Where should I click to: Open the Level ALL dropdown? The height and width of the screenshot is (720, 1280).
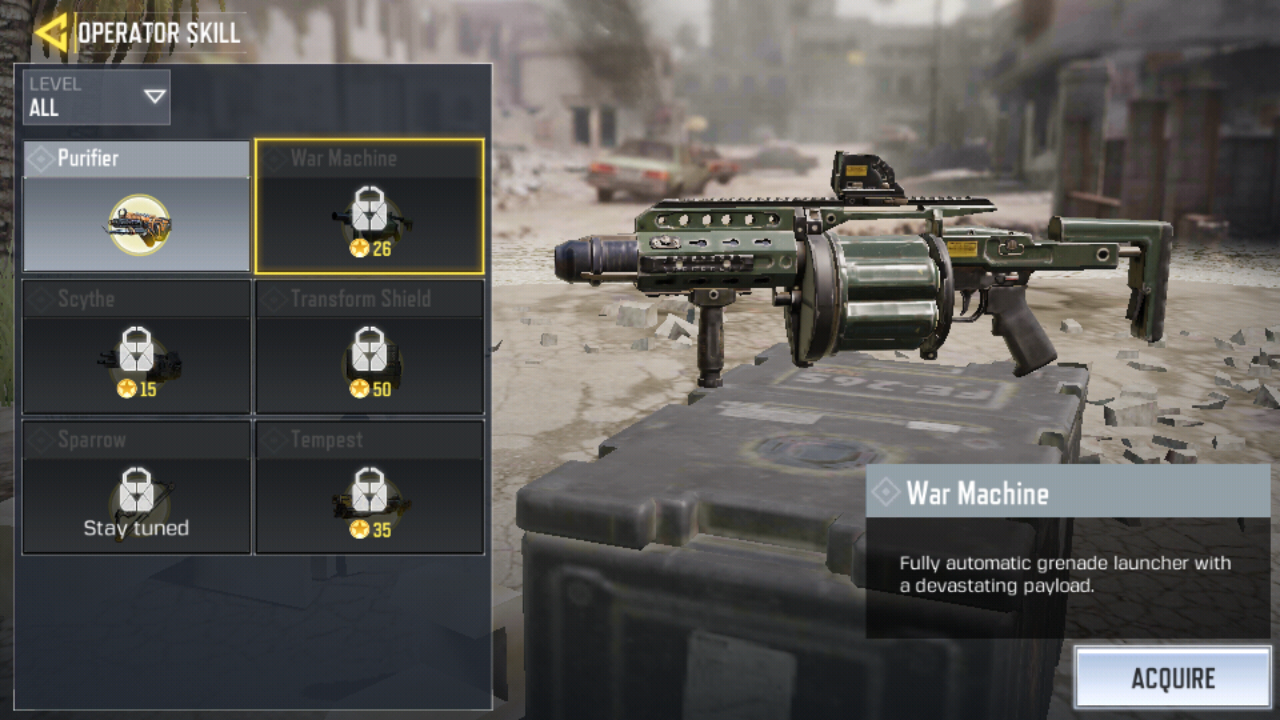click(x=96, y=97)
